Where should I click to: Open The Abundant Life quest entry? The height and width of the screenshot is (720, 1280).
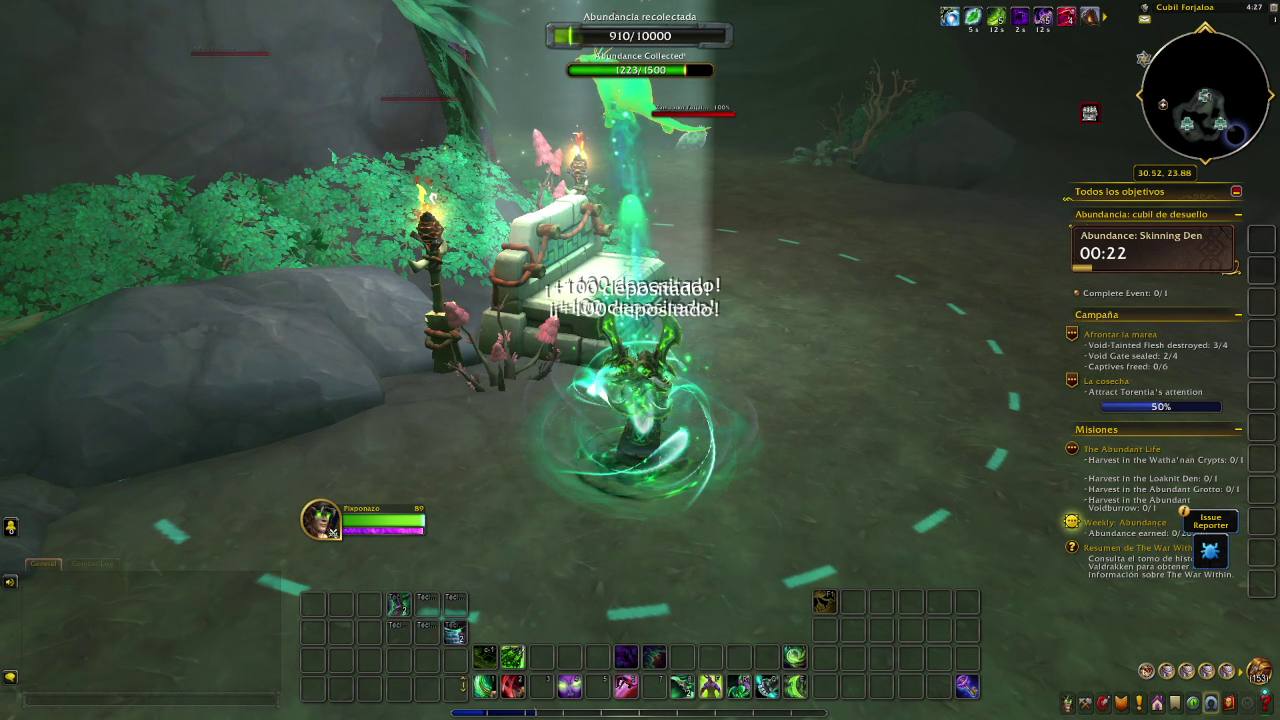point(1122,449)
